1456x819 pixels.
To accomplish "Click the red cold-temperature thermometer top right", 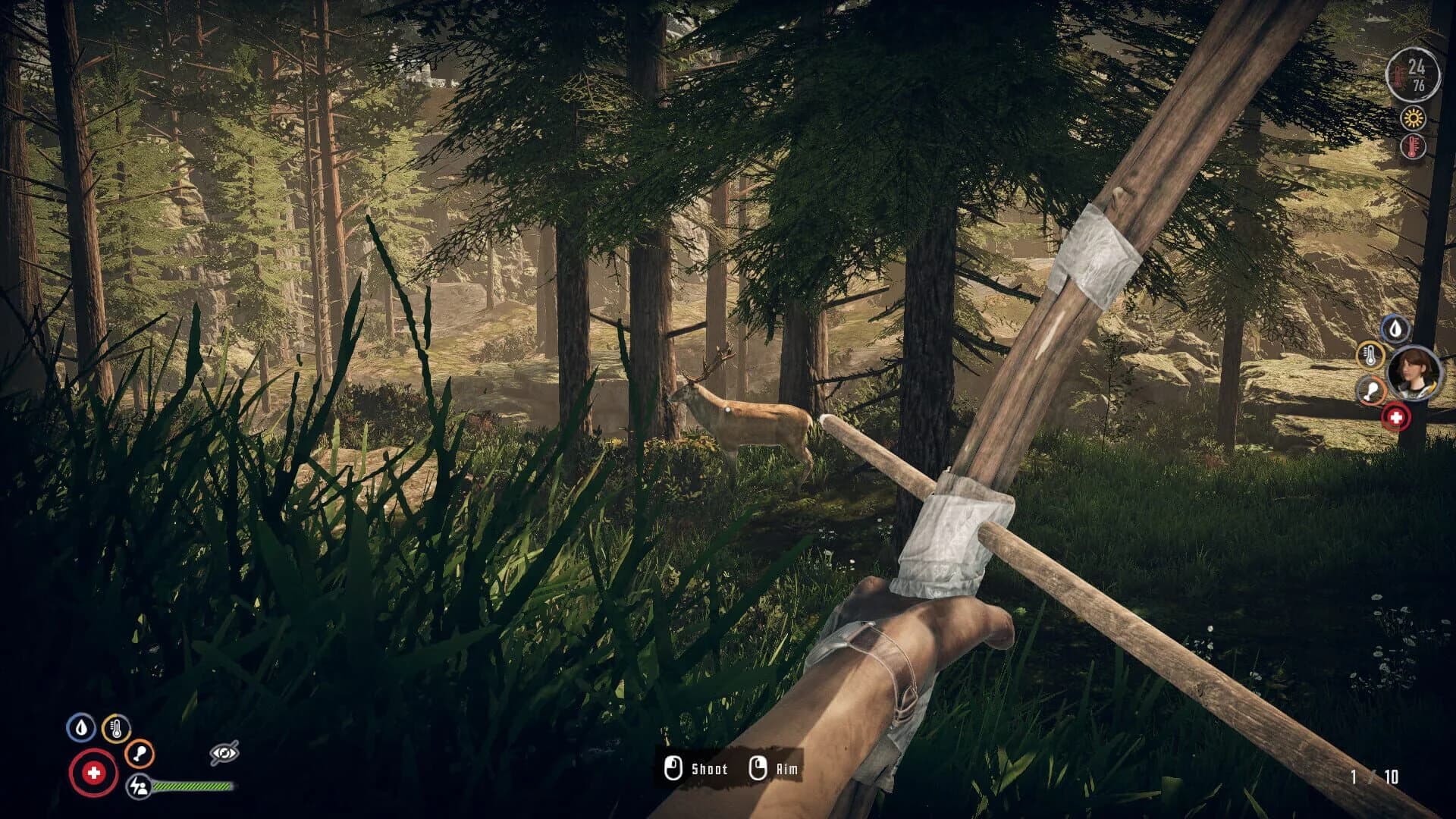I will (1412, 146).
